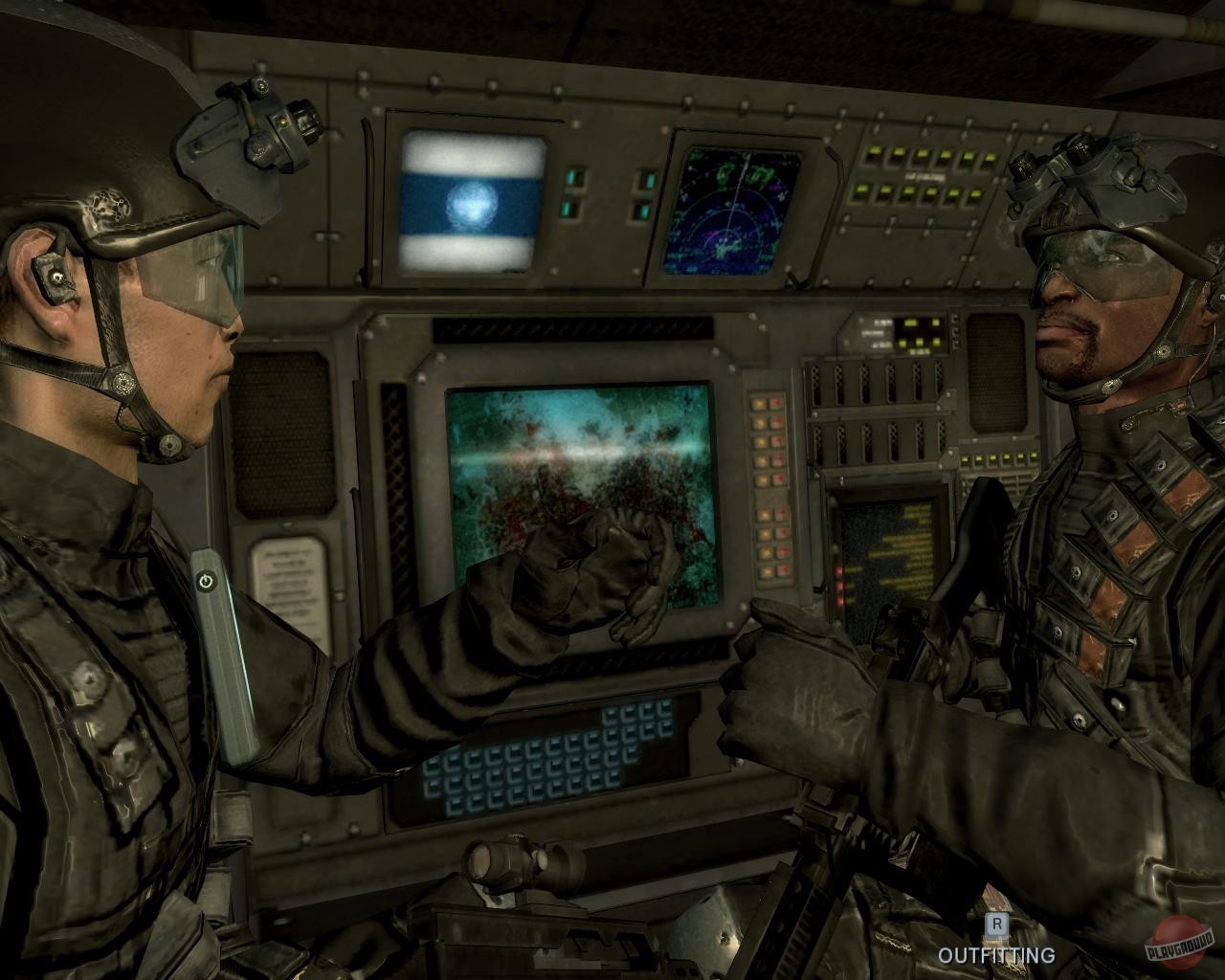Expand the placard panel left of the monitor

point(287,579)
